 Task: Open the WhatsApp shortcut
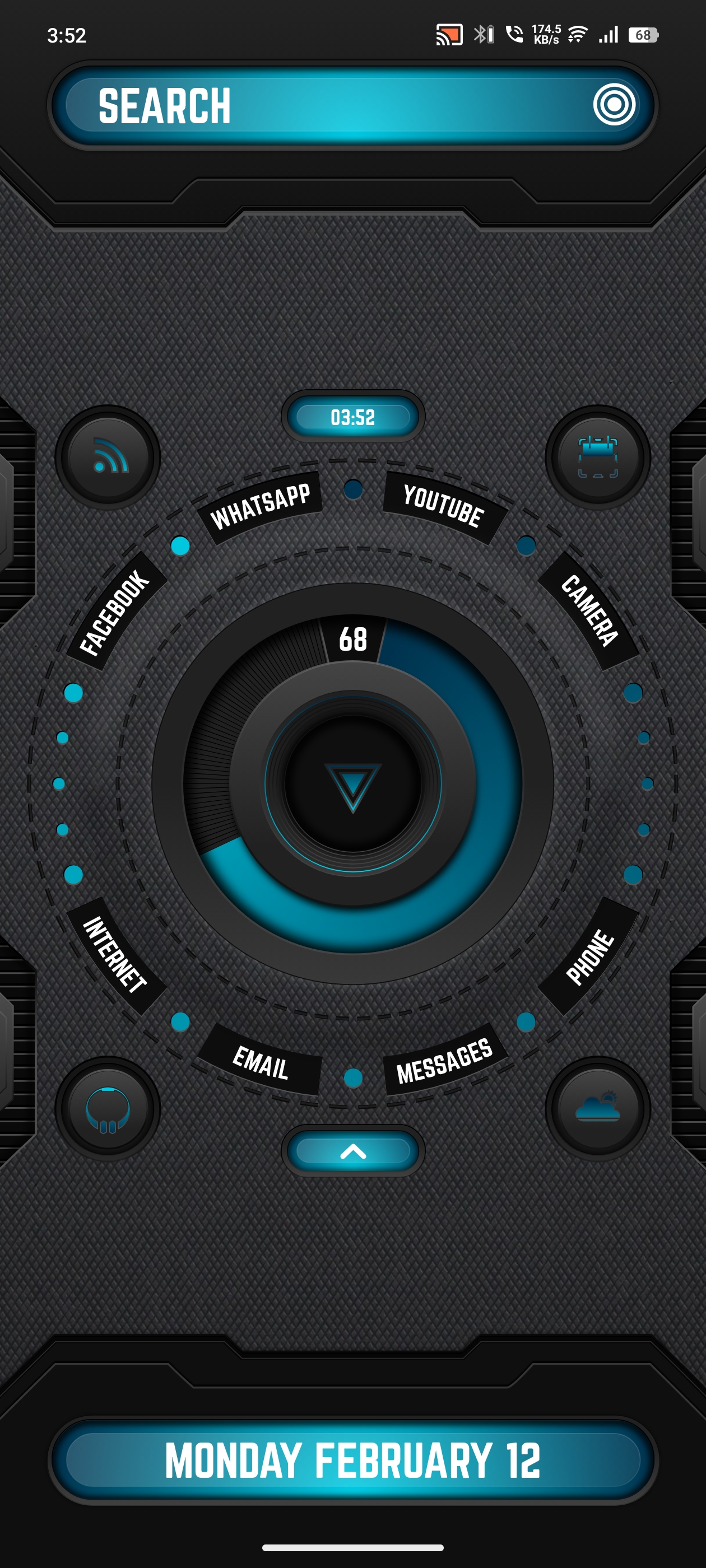tap(260, 506)
